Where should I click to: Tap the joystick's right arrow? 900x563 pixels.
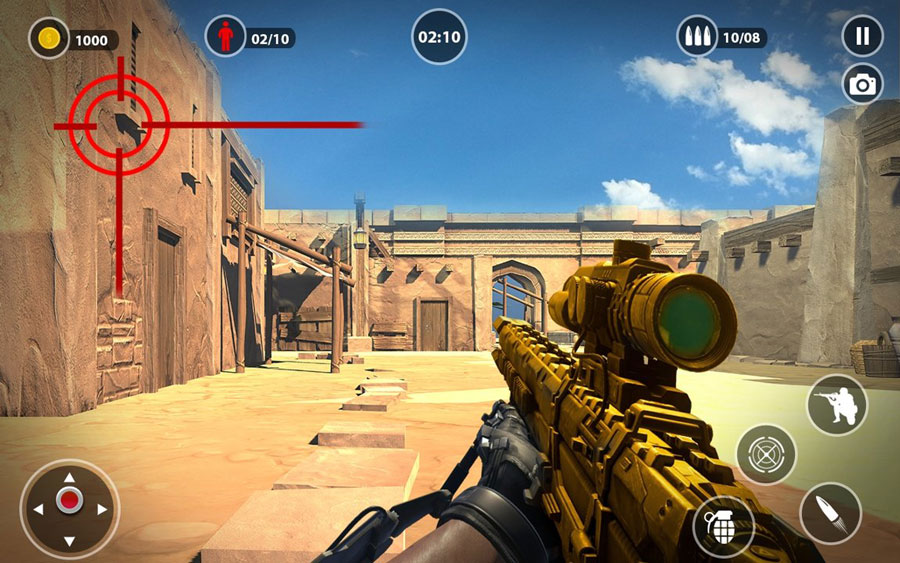tap(102, 509)
